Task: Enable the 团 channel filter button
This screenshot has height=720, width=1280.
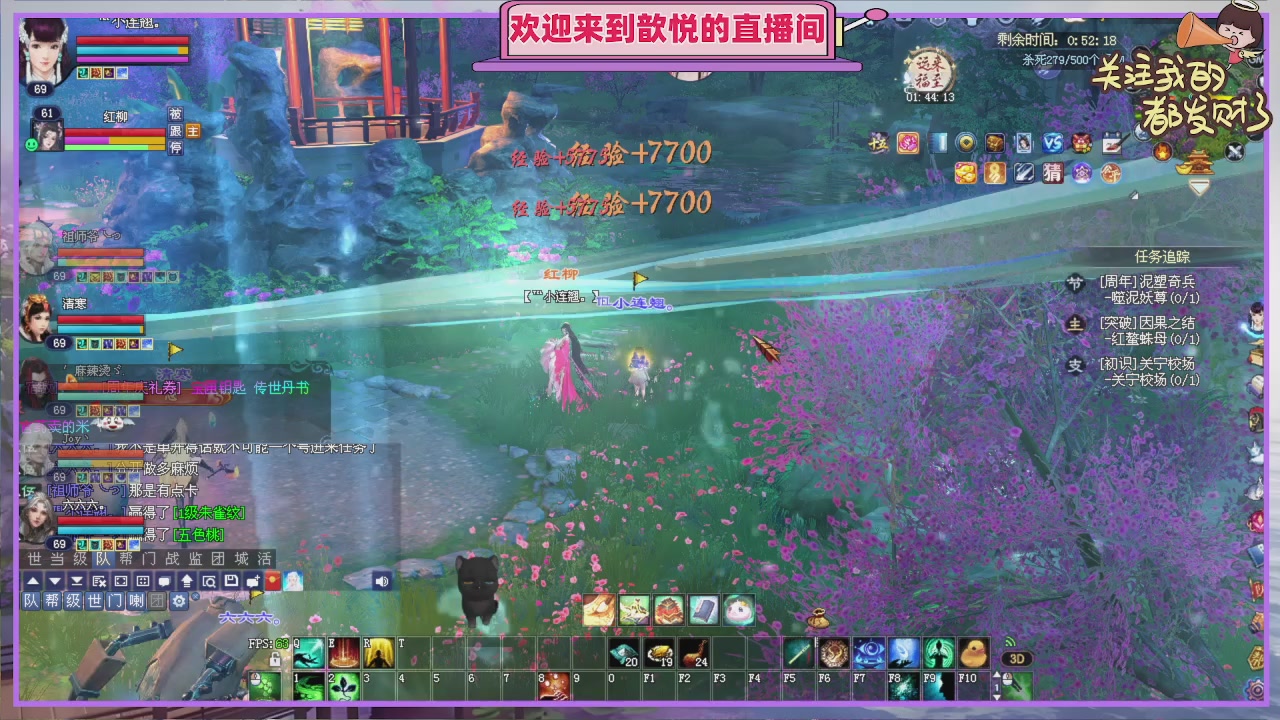Action: 157,601
